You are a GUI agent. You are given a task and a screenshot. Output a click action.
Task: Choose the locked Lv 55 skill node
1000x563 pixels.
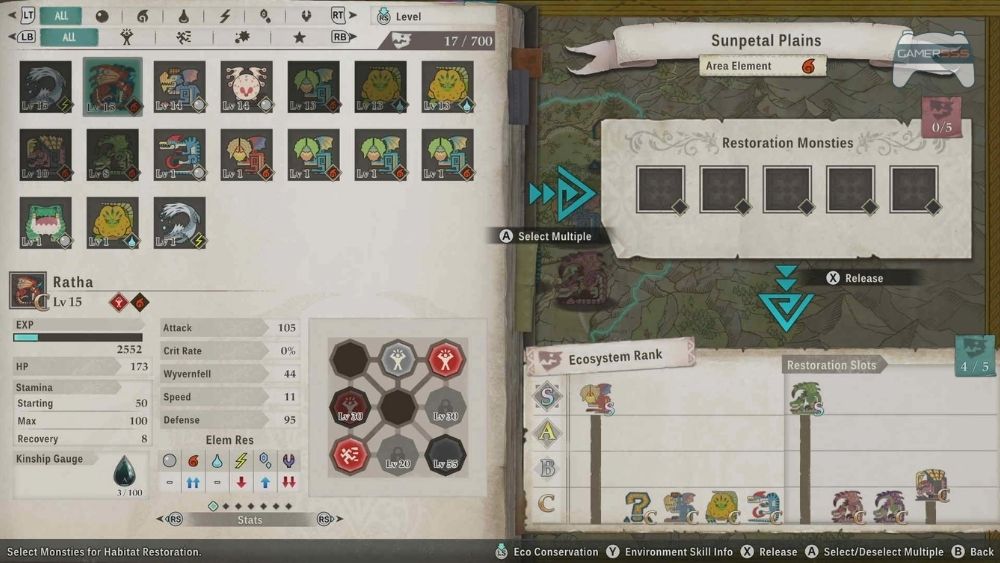(444, 455)
